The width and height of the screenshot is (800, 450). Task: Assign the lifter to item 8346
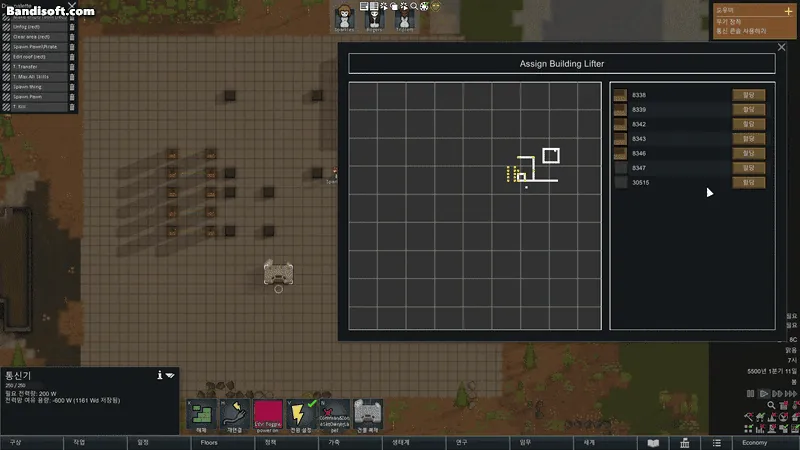coord(748,153)
